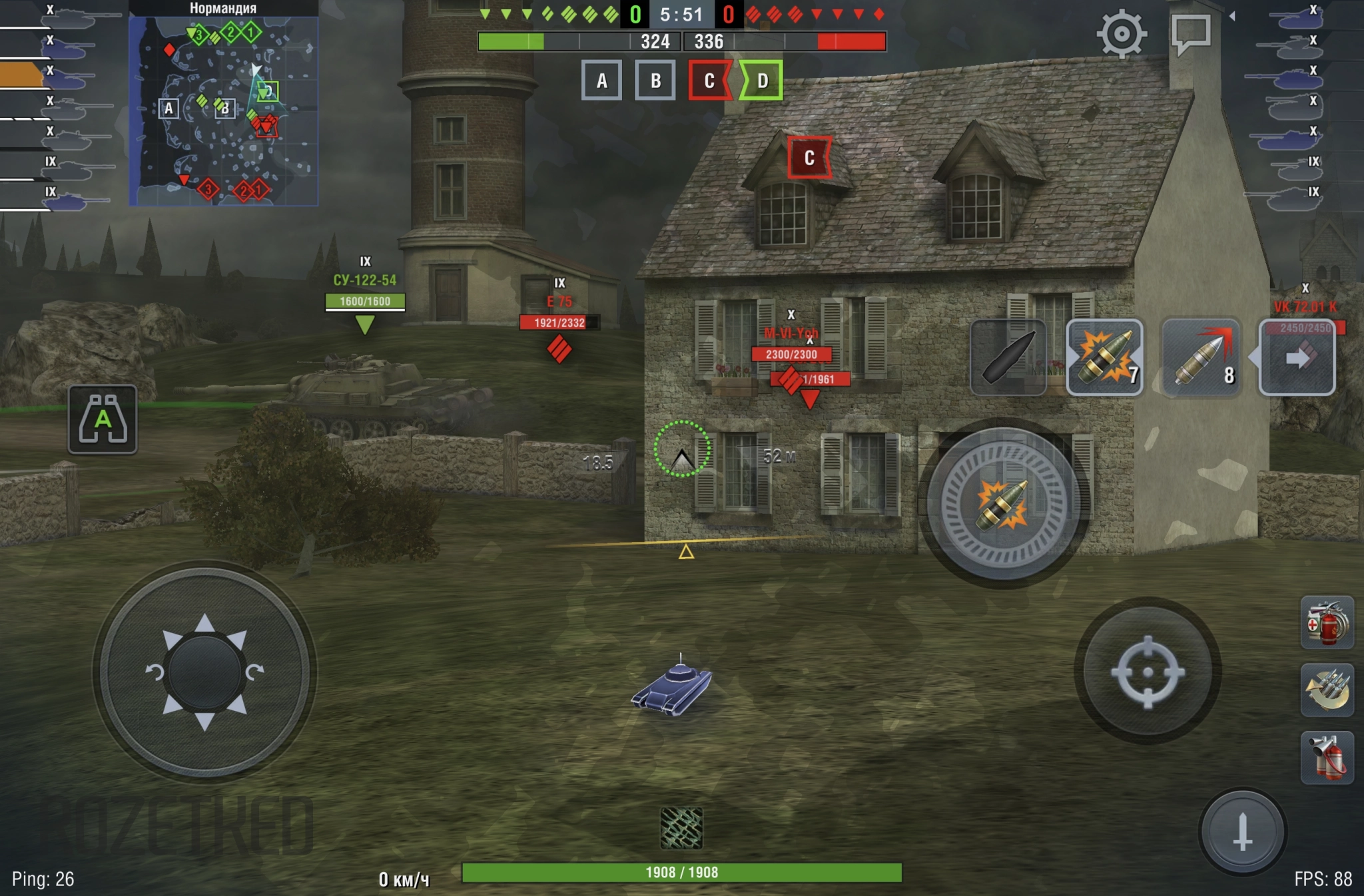Activate the ammo shells consumable
Viewport: 1364px width, 896px height.
click(1327, 690)
